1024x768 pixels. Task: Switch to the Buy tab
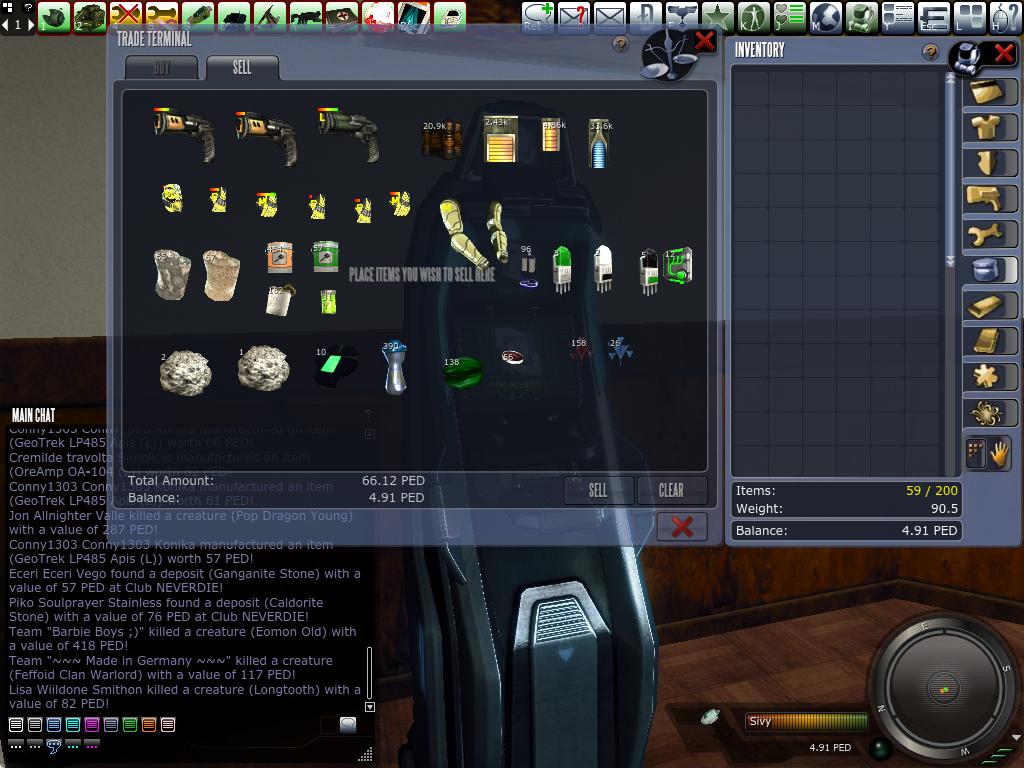click(162, 68)
